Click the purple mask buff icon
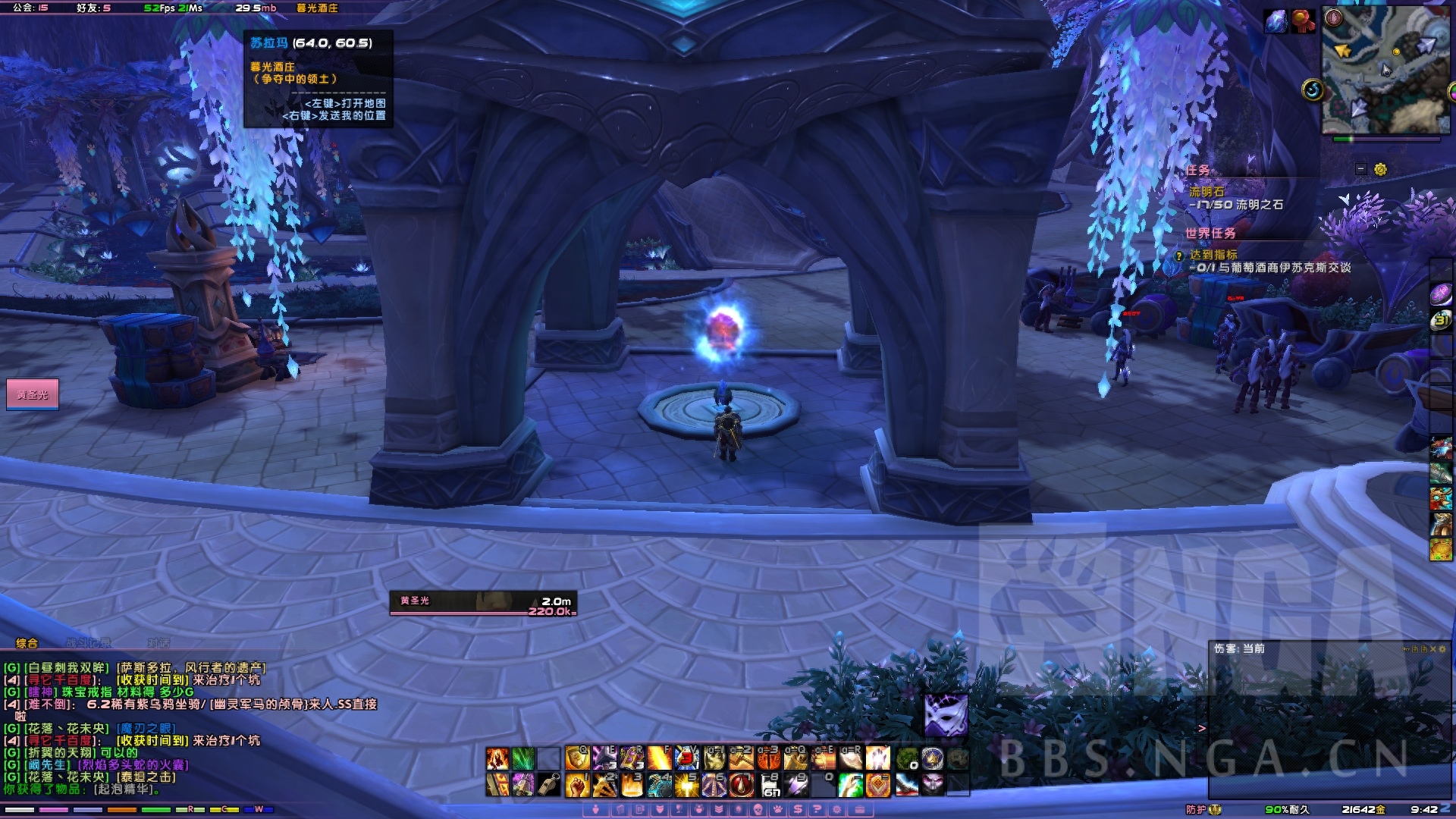This screenshot has height=819, width=1456. pos(946,714)
